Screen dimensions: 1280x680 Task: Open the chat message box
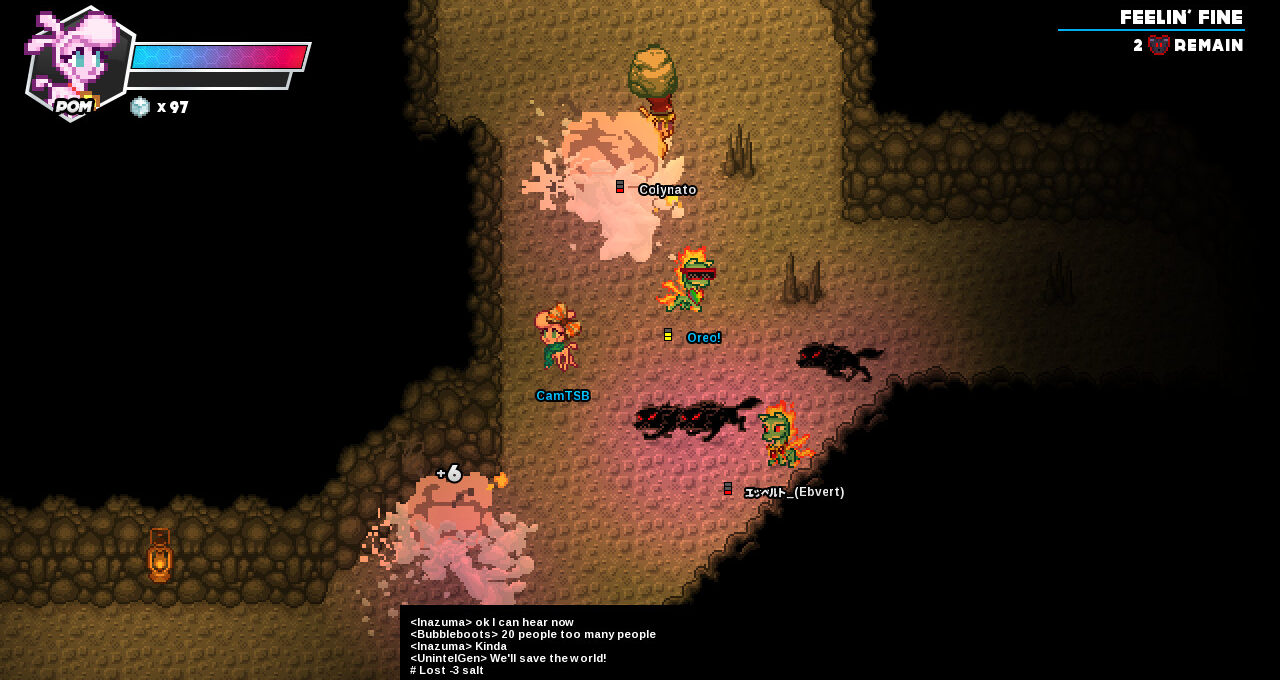532,645
